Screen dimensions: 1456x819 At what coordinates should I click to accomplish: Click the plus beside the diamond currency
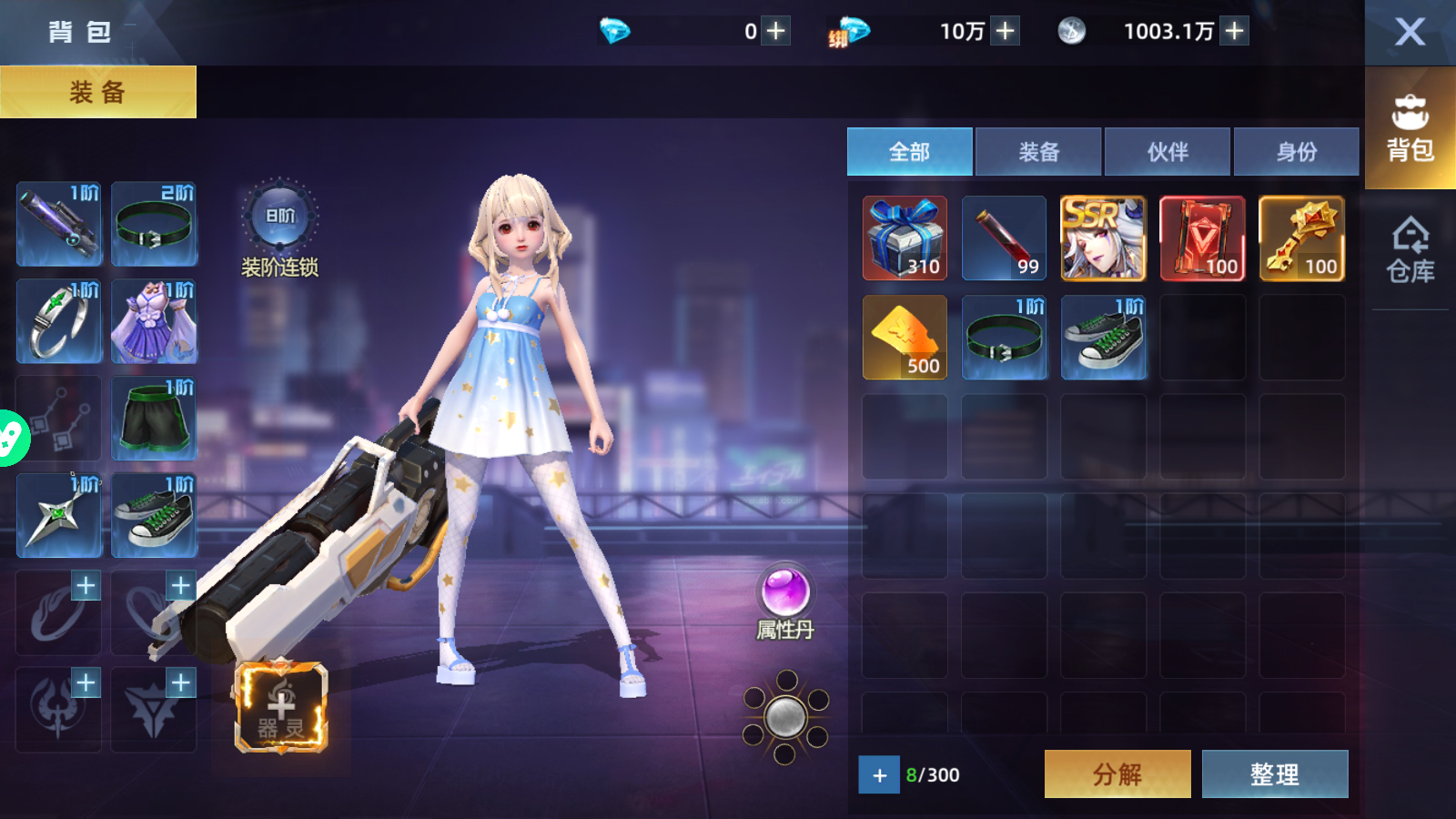774,30
